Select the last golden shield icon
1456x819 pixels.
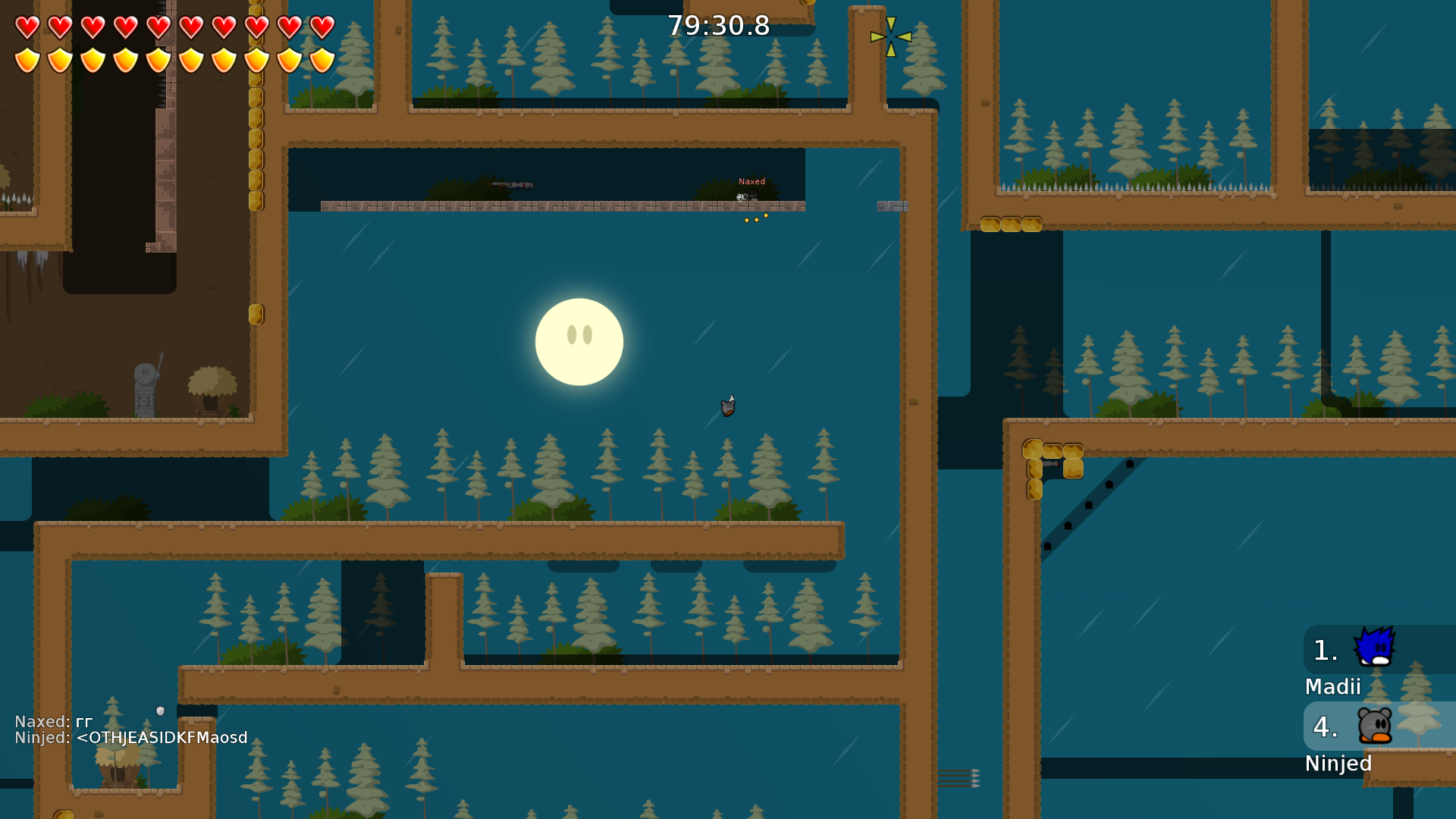[321, 60]
